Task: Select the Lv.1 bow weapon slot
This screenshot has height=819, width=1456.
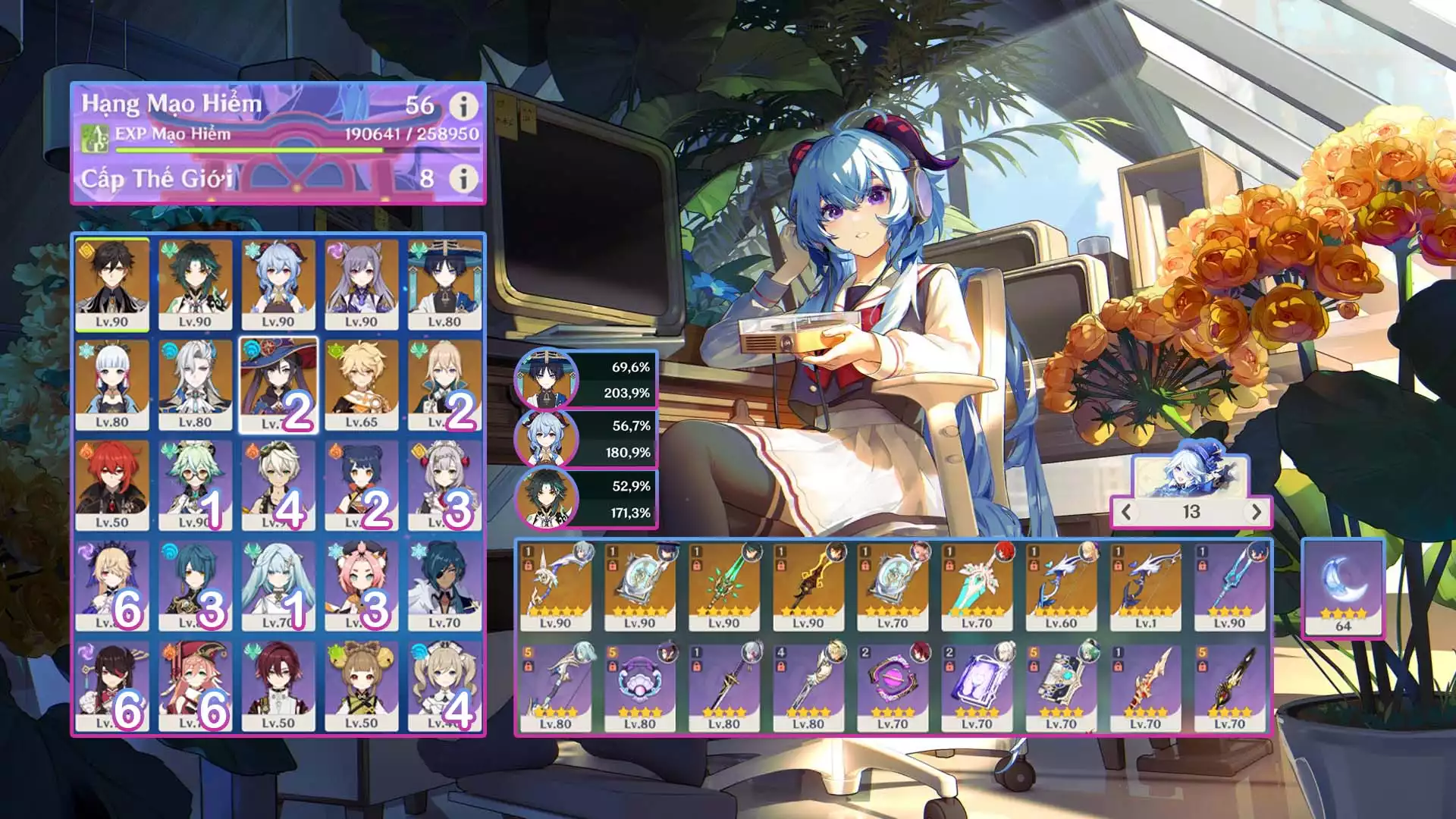Action: coord(1146,586)
